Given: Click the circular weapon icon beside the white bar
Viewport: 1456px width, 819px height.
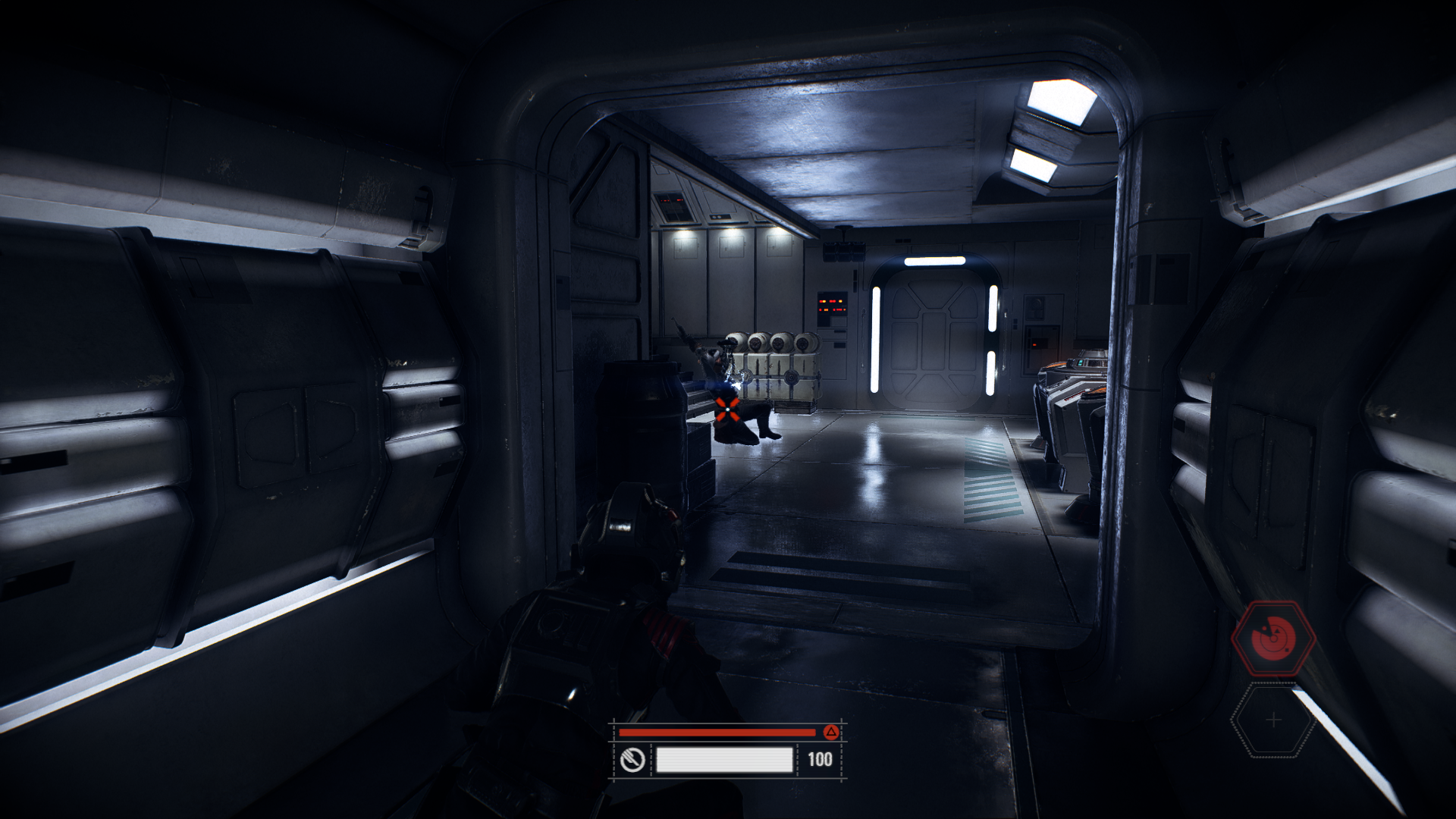Looking at the screenshot, I should (x=632, y=759).
